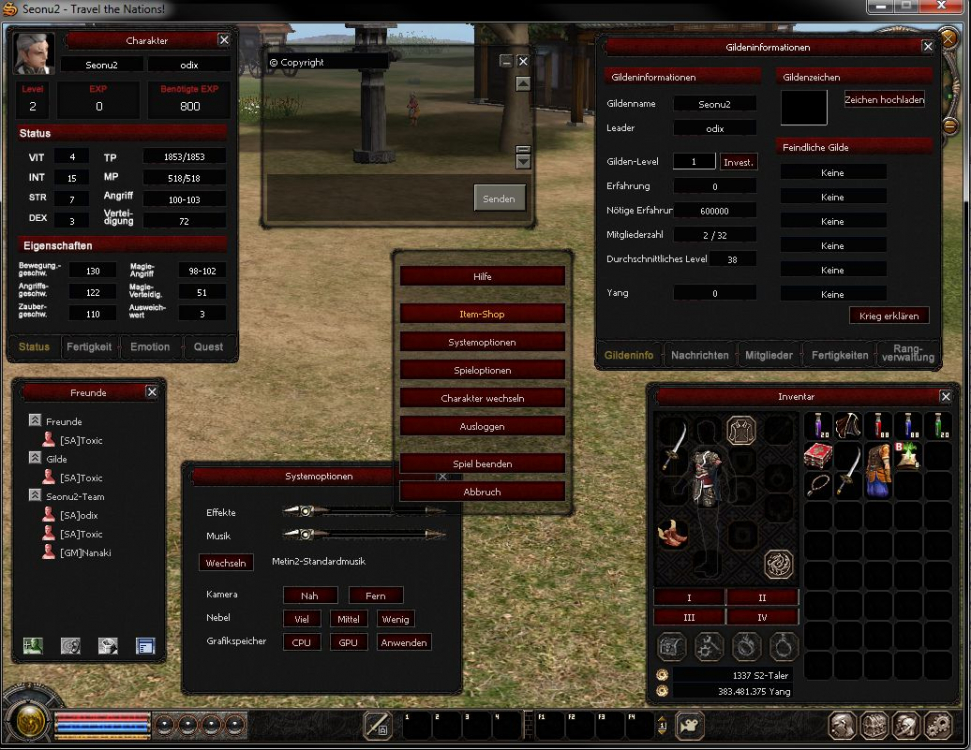Image resolution: width=971 pixels, height=750 pixels.
Task: Set fog to Wenig
Action: click(x=394, y=619)
